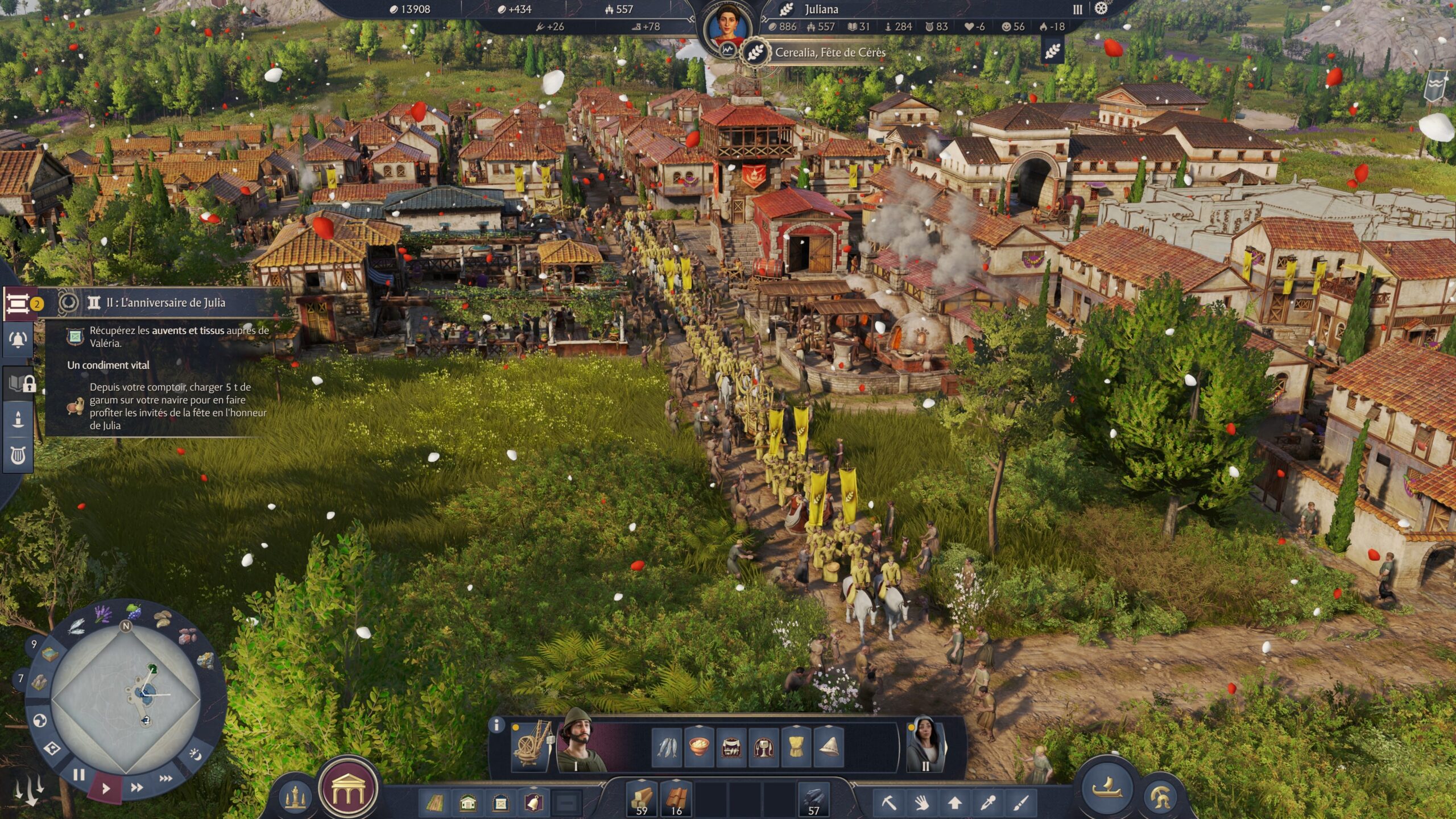Set game speed to double fast-forward

pos(137,788)
